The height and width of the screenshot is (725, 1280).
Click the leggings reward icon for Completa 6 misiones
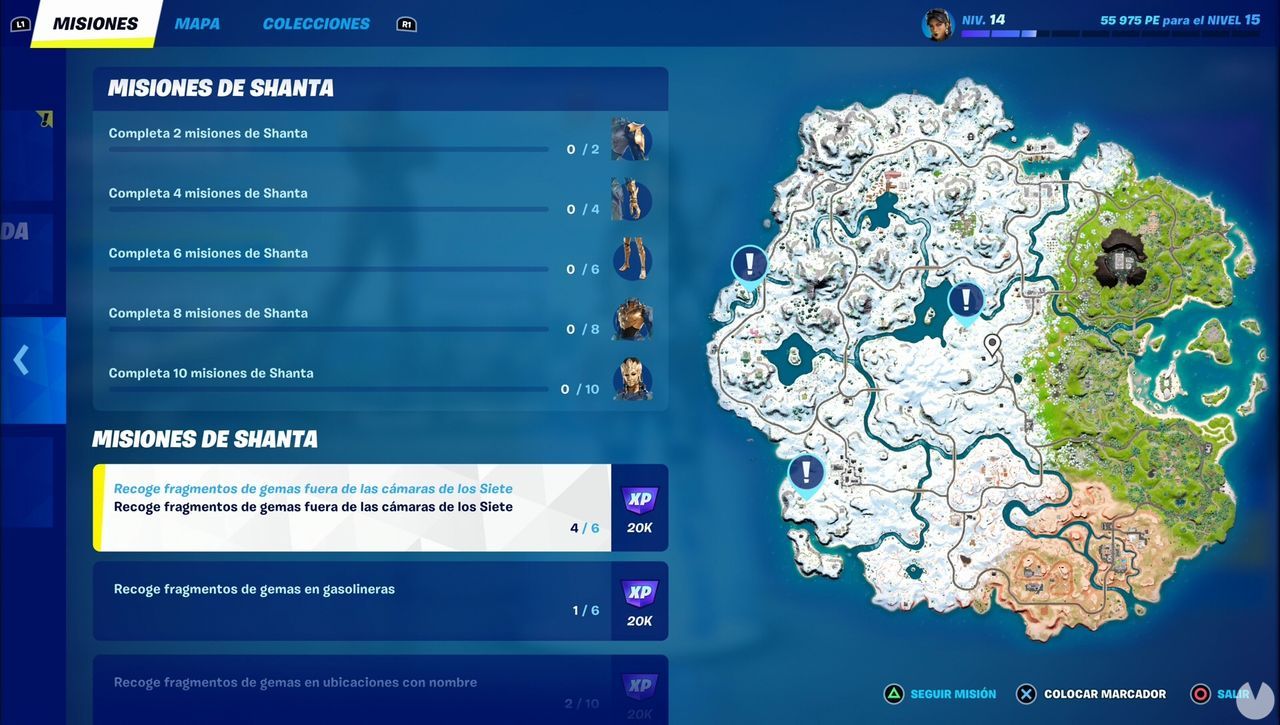tap(632, 260)
